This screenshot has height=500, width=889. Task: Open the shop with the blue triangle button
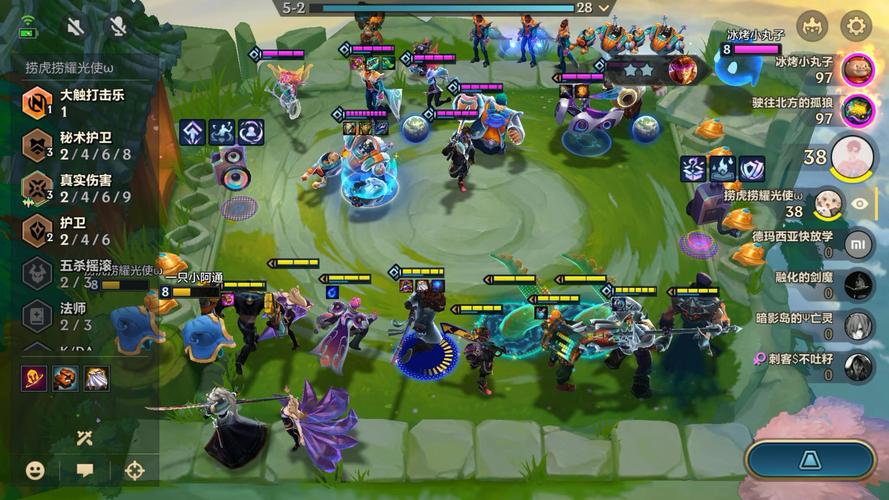point(810,460)
